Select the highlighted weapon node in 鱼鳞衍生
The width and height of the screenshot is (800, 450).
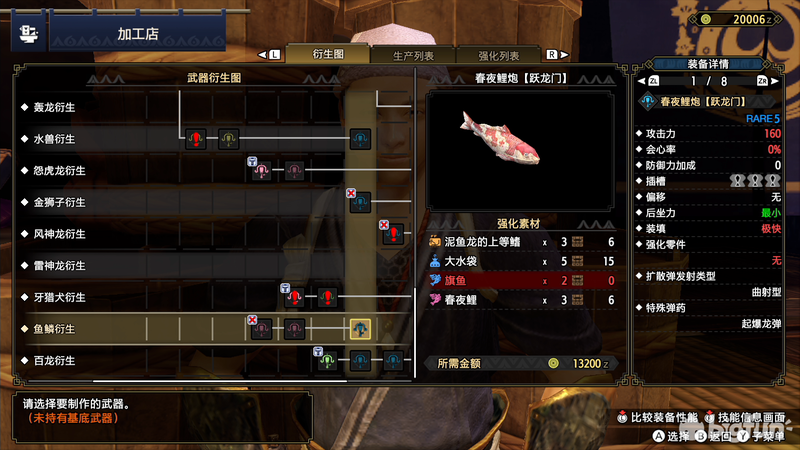[x=360, y=328]
